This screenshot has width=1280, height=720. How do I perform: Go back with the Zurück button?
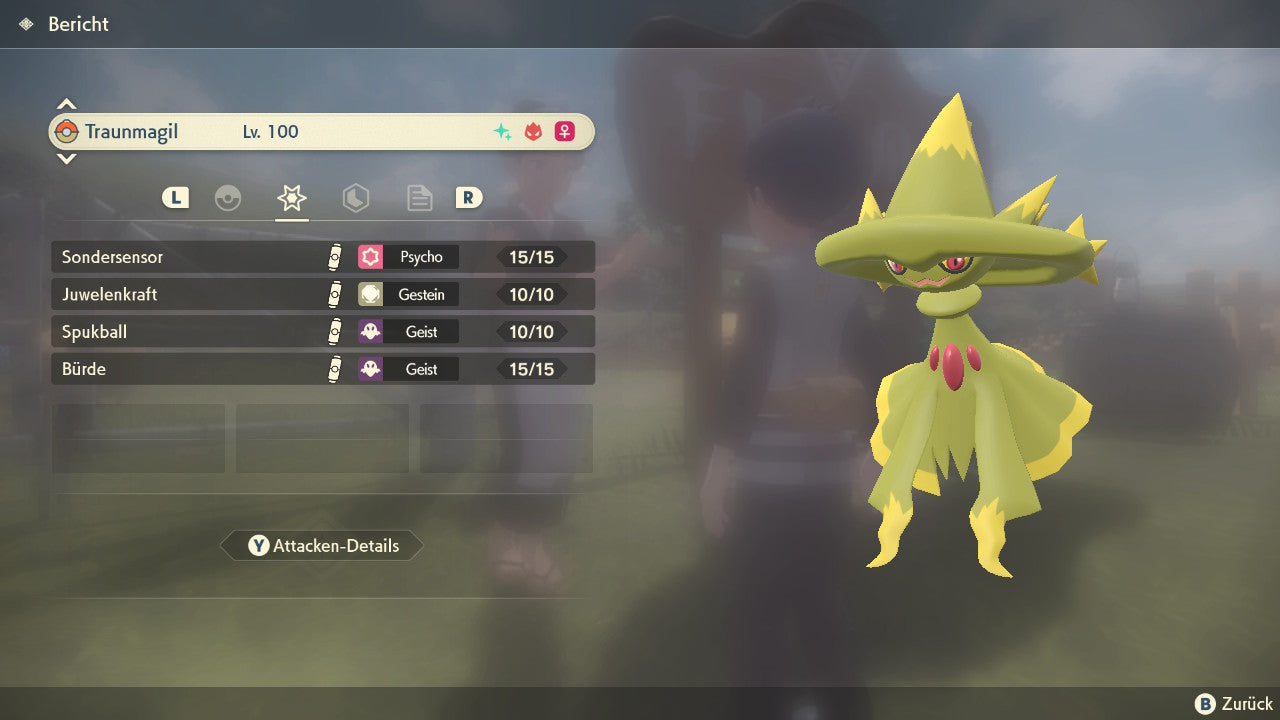(x=1234, y=704)
